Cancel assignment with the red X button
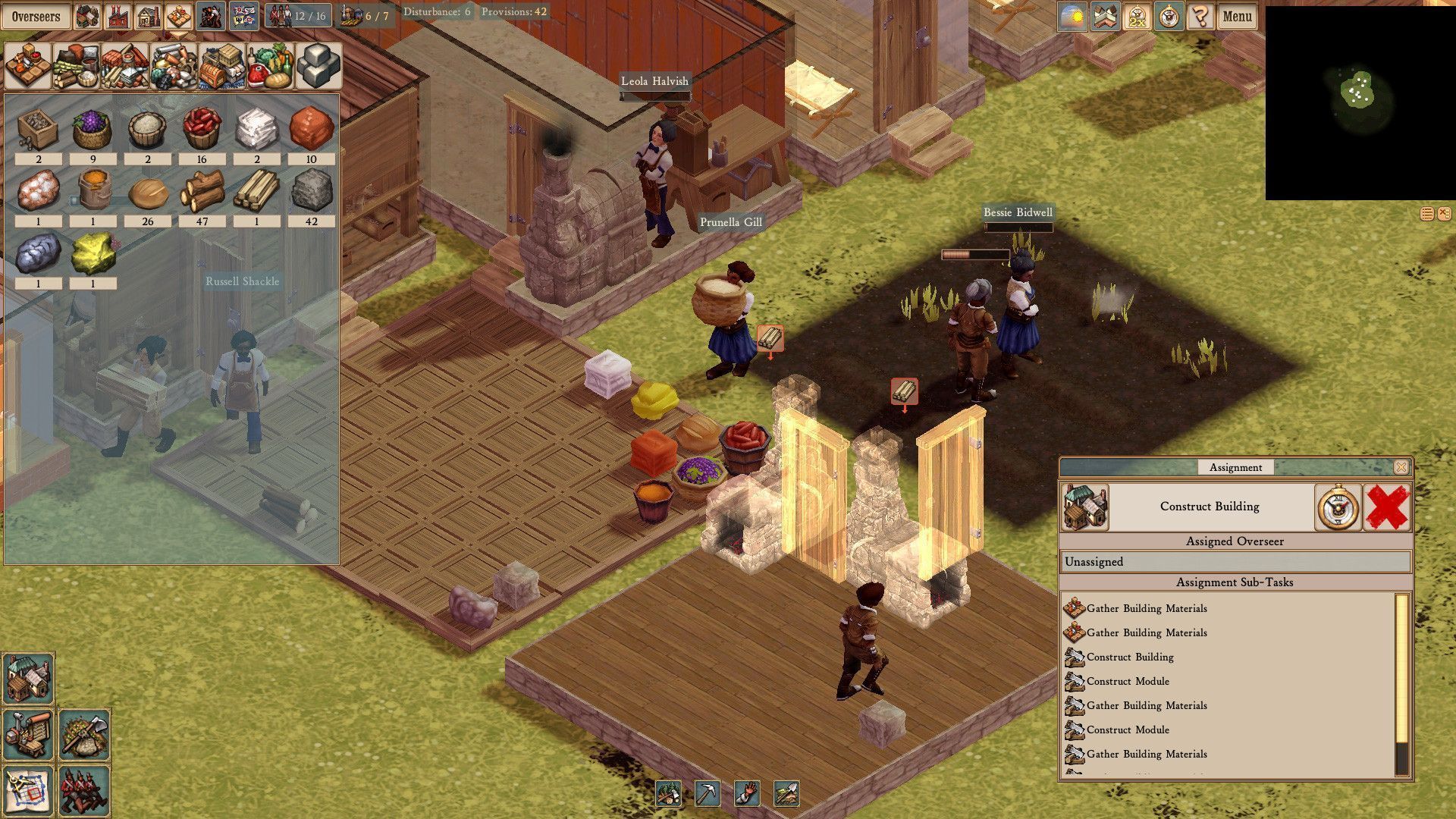Viewport: 1456px width, 819px height. point(1387,507)
